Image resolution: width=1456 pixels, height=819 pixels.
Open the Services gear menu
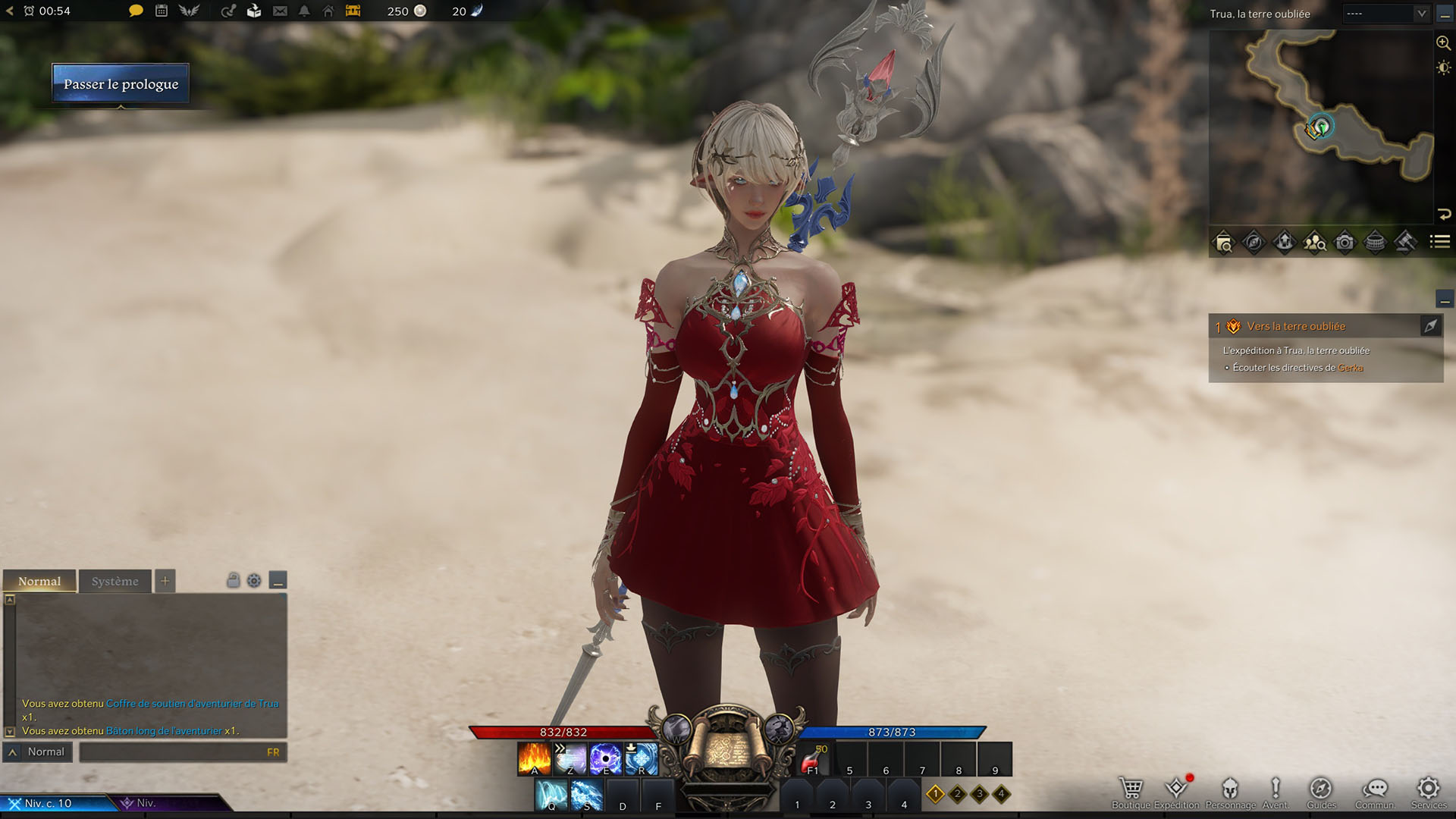(1429, 792)
